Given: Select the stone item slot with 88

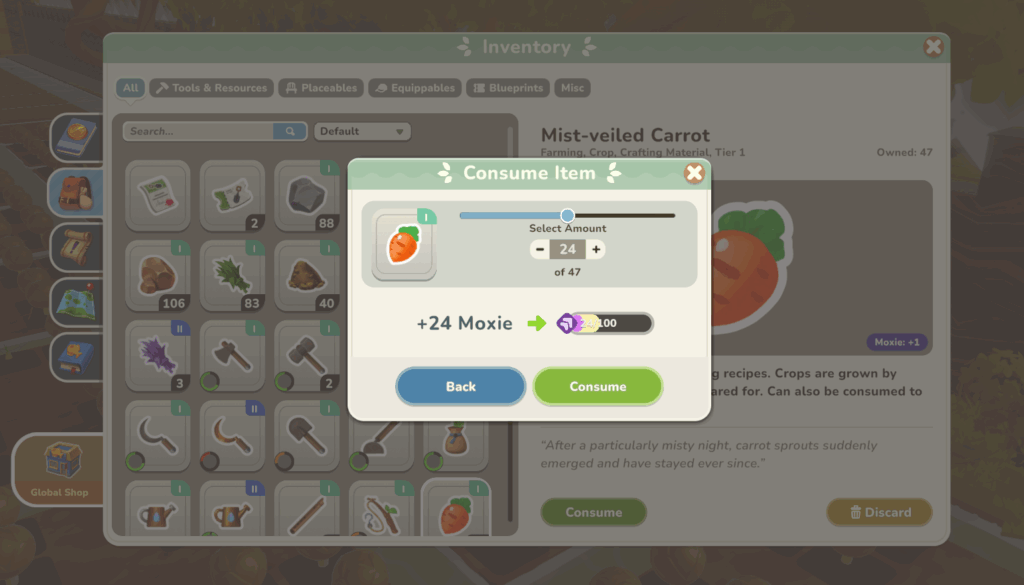Looking at the screenshot, I should click(x=307, y=196).
